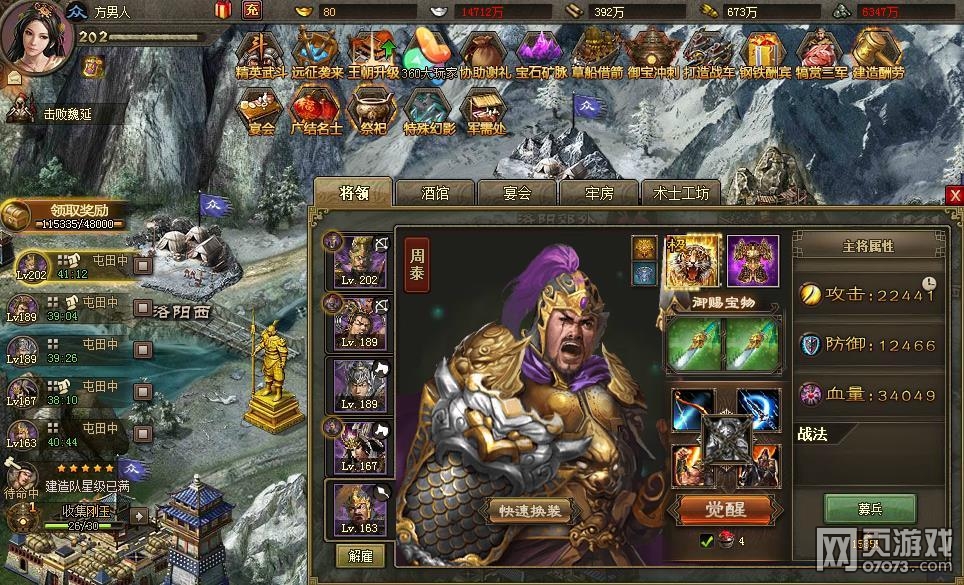Recruit troops with the 募兵 button
Image resolution: width=964 pixels, height=585 pixels.
pos(869,508)
